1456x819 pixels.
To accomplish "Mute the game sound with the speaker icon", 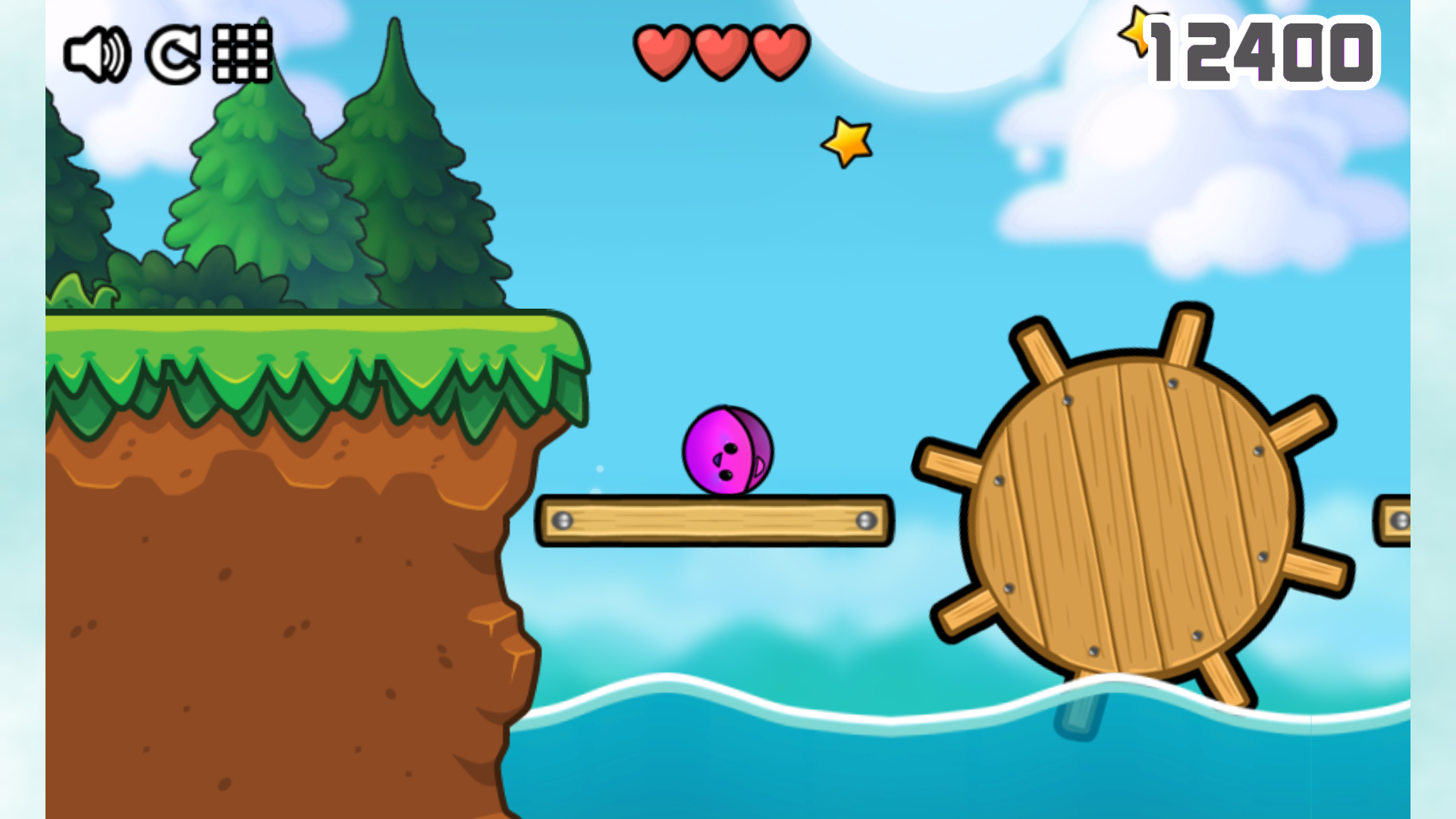I will click(x=97, y=53).
